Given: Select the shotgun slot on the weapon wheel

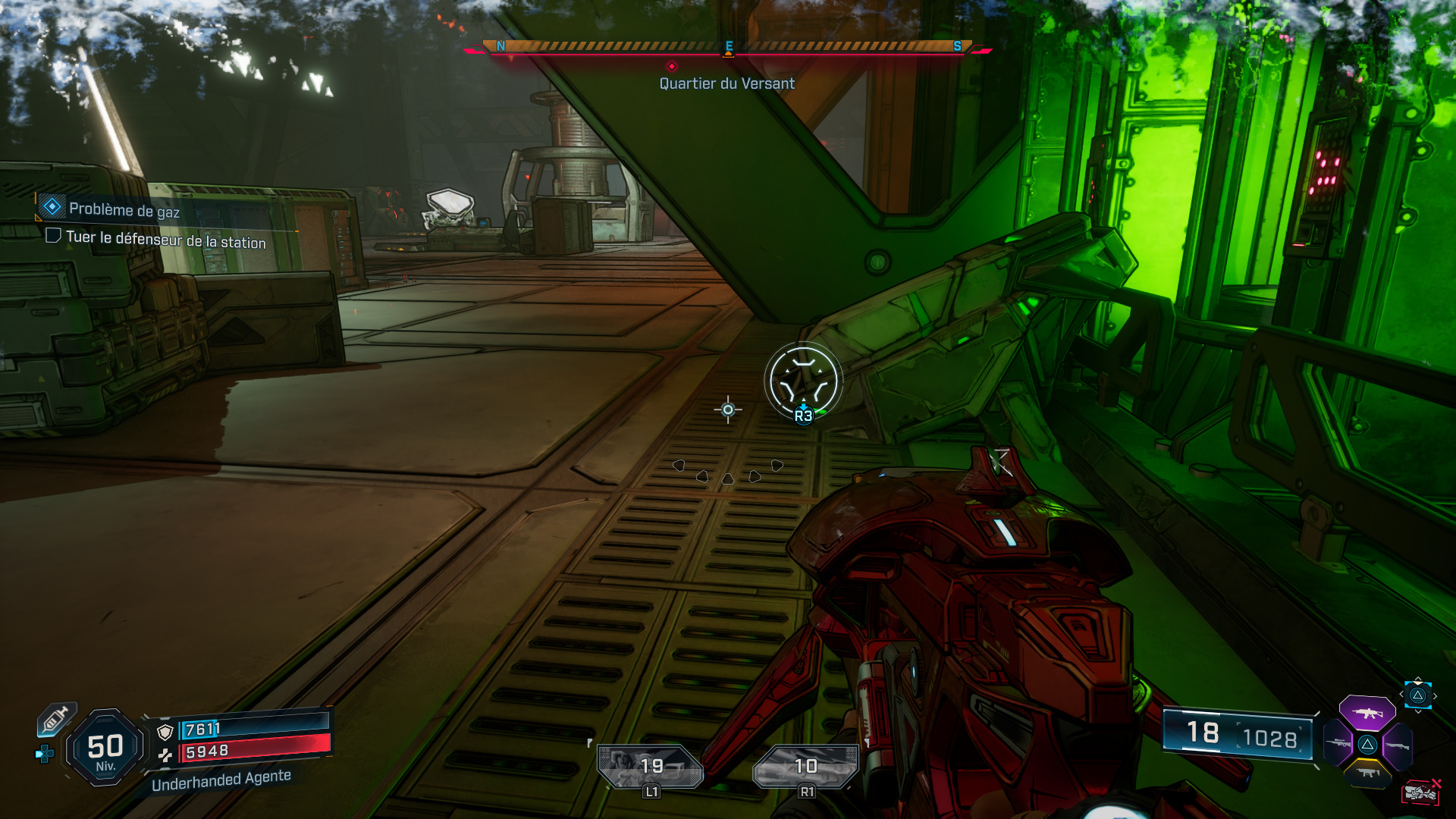Looking at the screenshot, I should [1398, 746].
